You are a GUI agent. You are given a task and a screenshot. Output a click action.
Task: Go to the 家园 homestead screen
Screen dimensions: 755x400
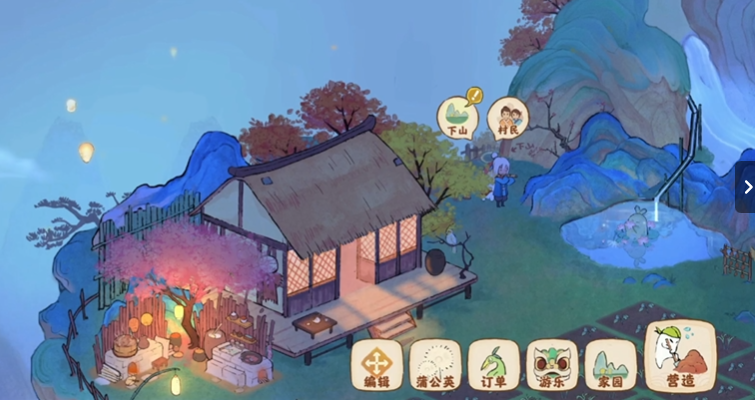[x=610, y=365]
